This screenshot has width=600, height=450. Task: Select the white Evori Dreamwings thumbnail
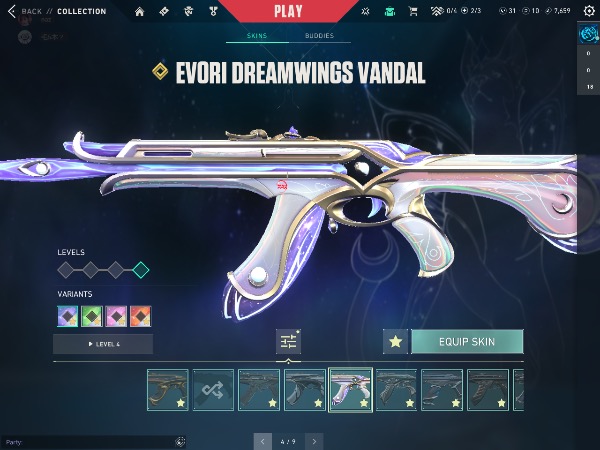point(350,390)
